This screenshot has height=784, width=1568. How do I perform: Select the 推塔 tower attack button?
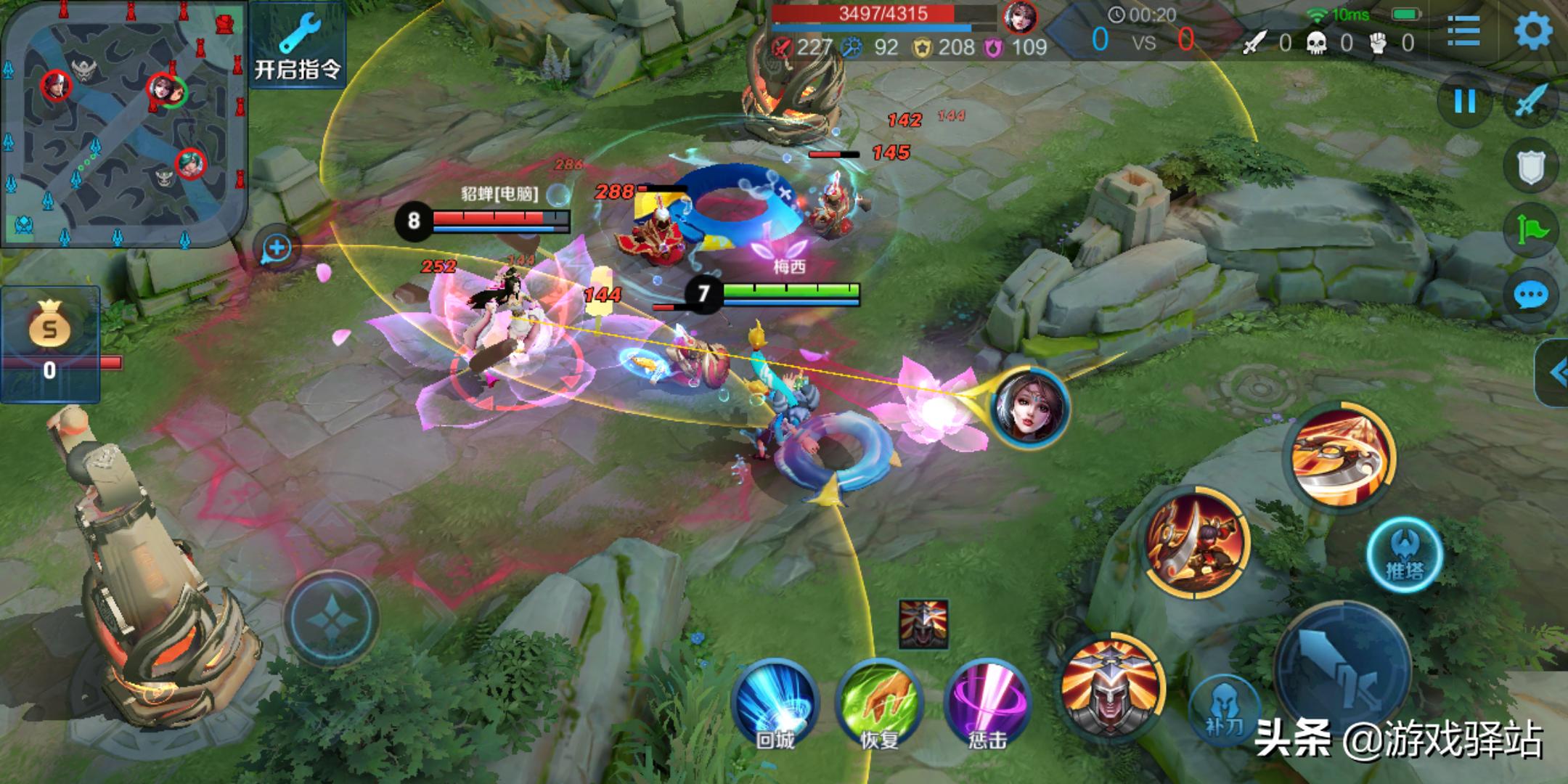[x=1405, y=555]
